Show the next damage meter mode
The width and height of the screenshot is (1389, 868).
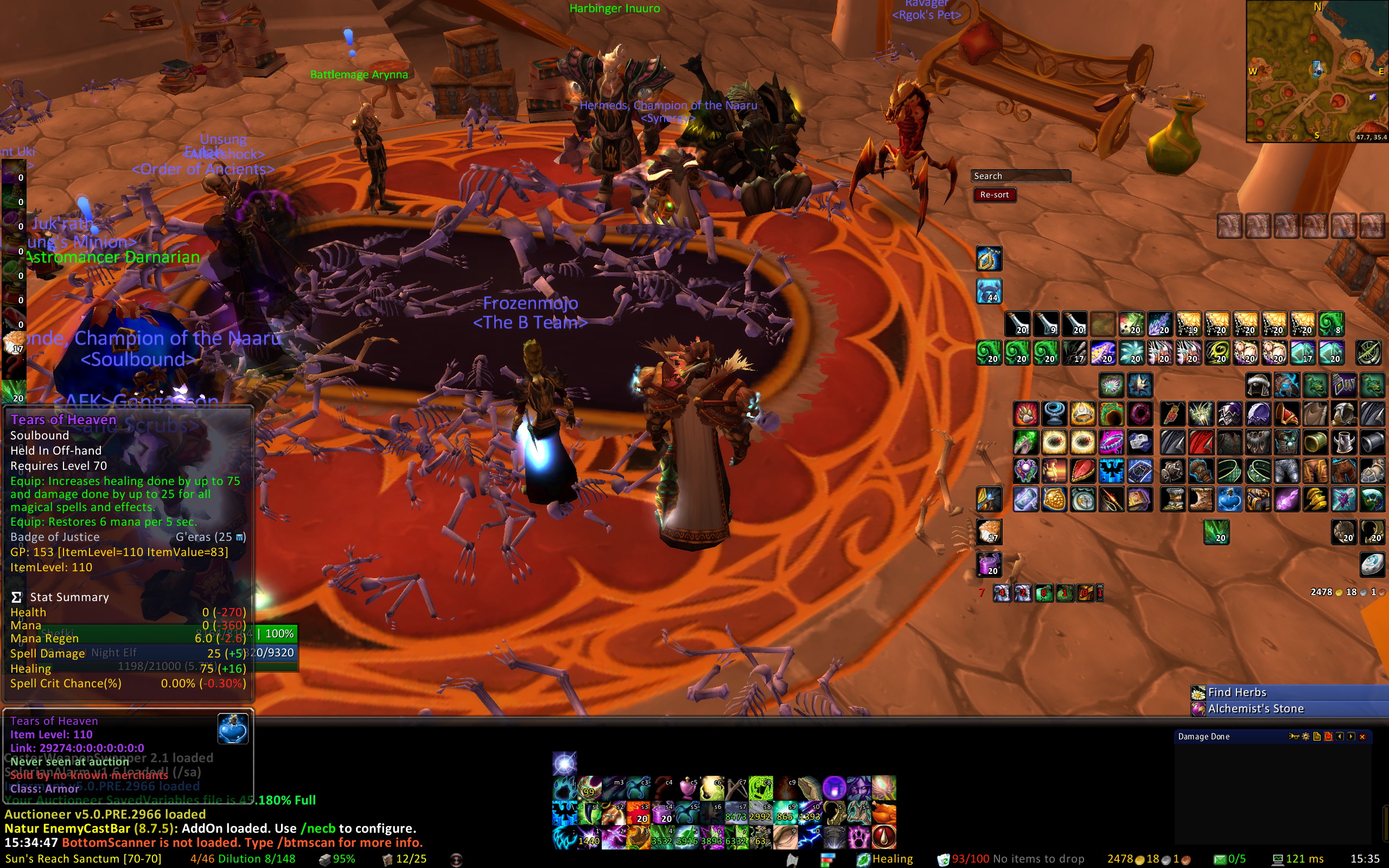pos(1351,737)
